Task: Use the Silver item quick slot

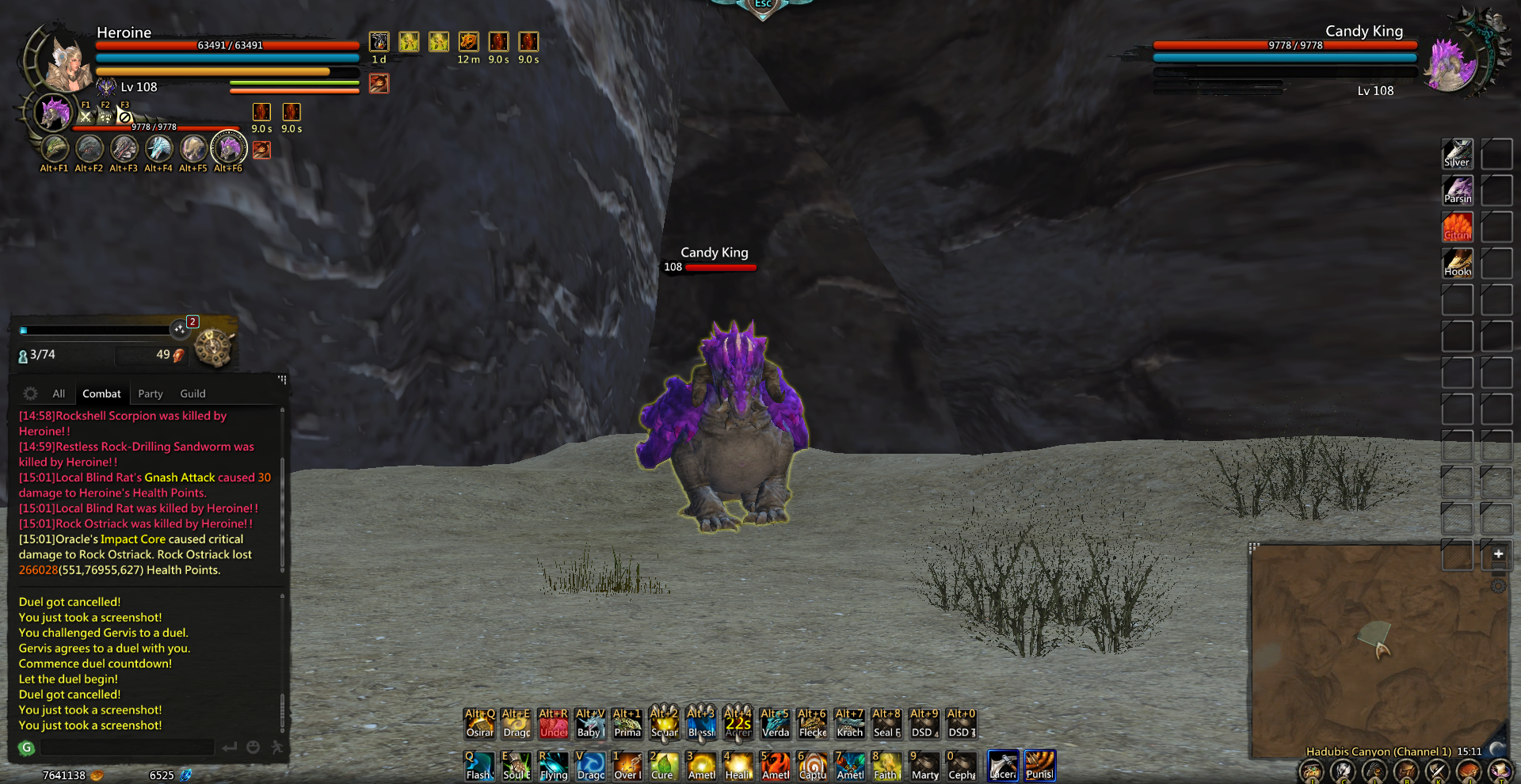Action: [1457, 154]
